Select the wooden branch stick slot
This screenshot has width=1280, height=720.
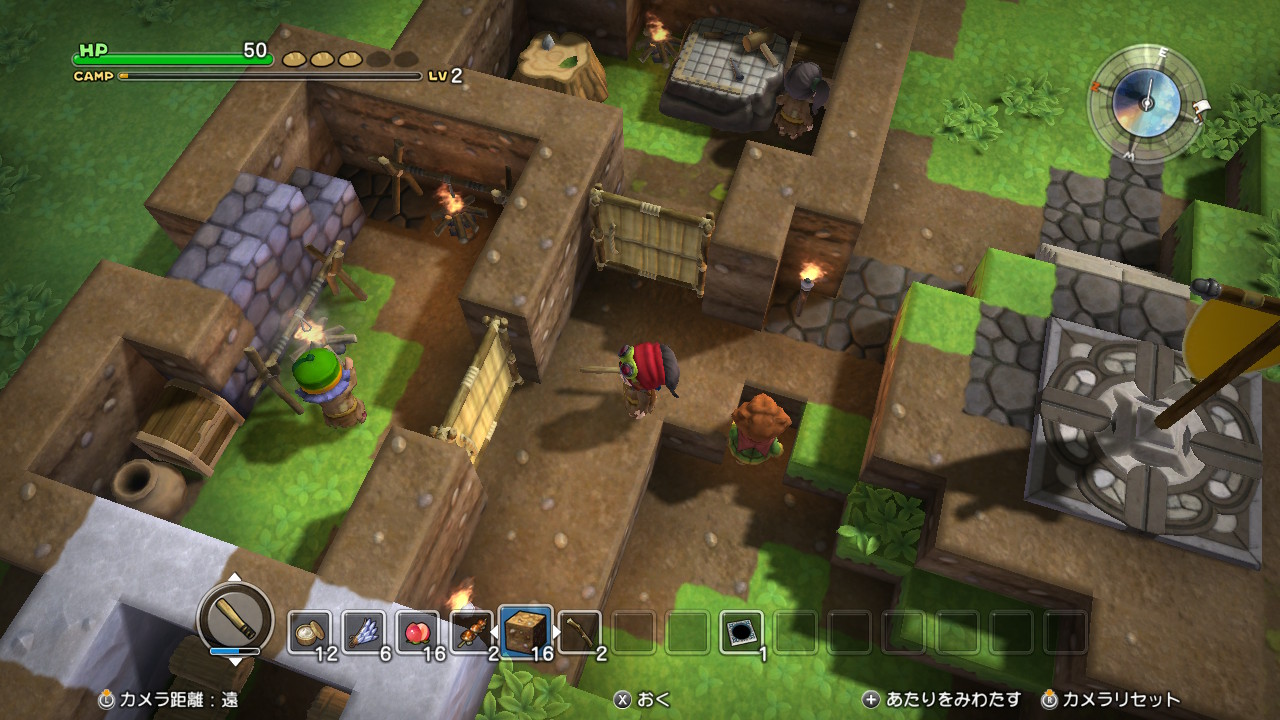tap(579, 632)
